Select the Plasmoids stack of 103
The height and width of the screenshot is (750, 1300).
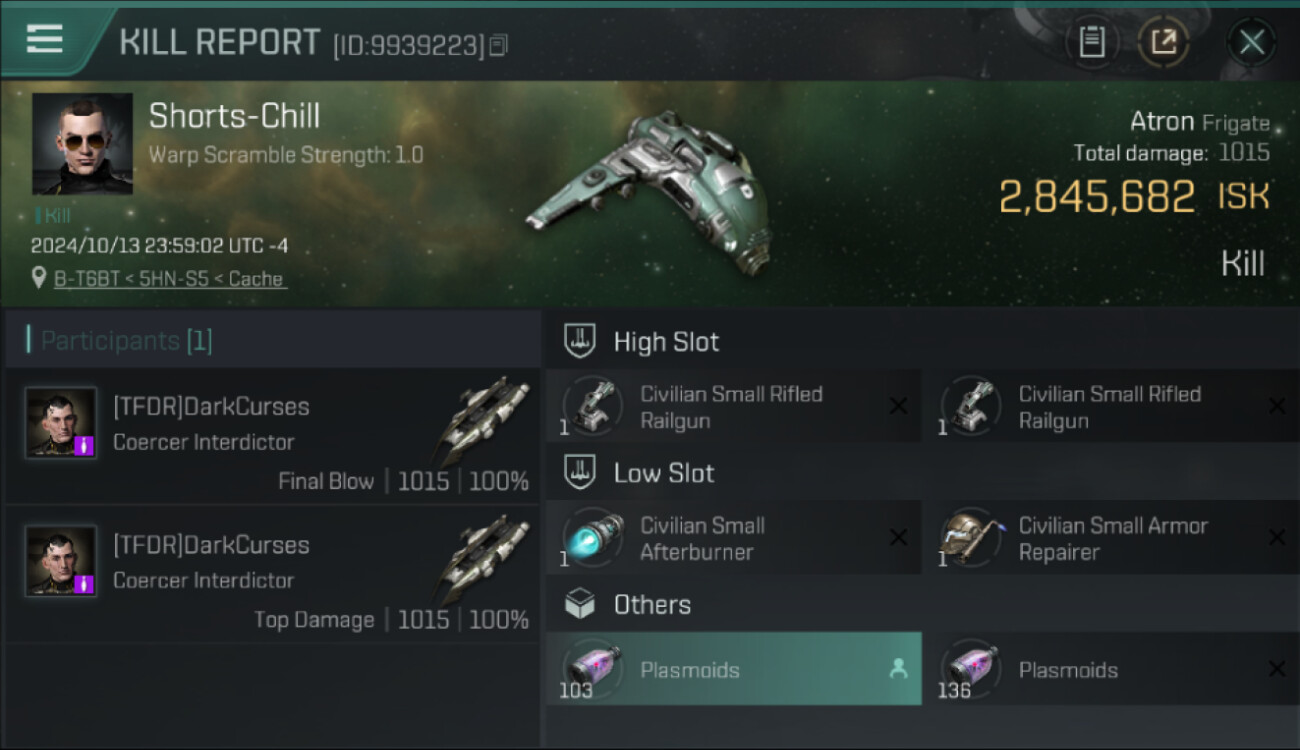pyautogui.click(x=732, y=669)
